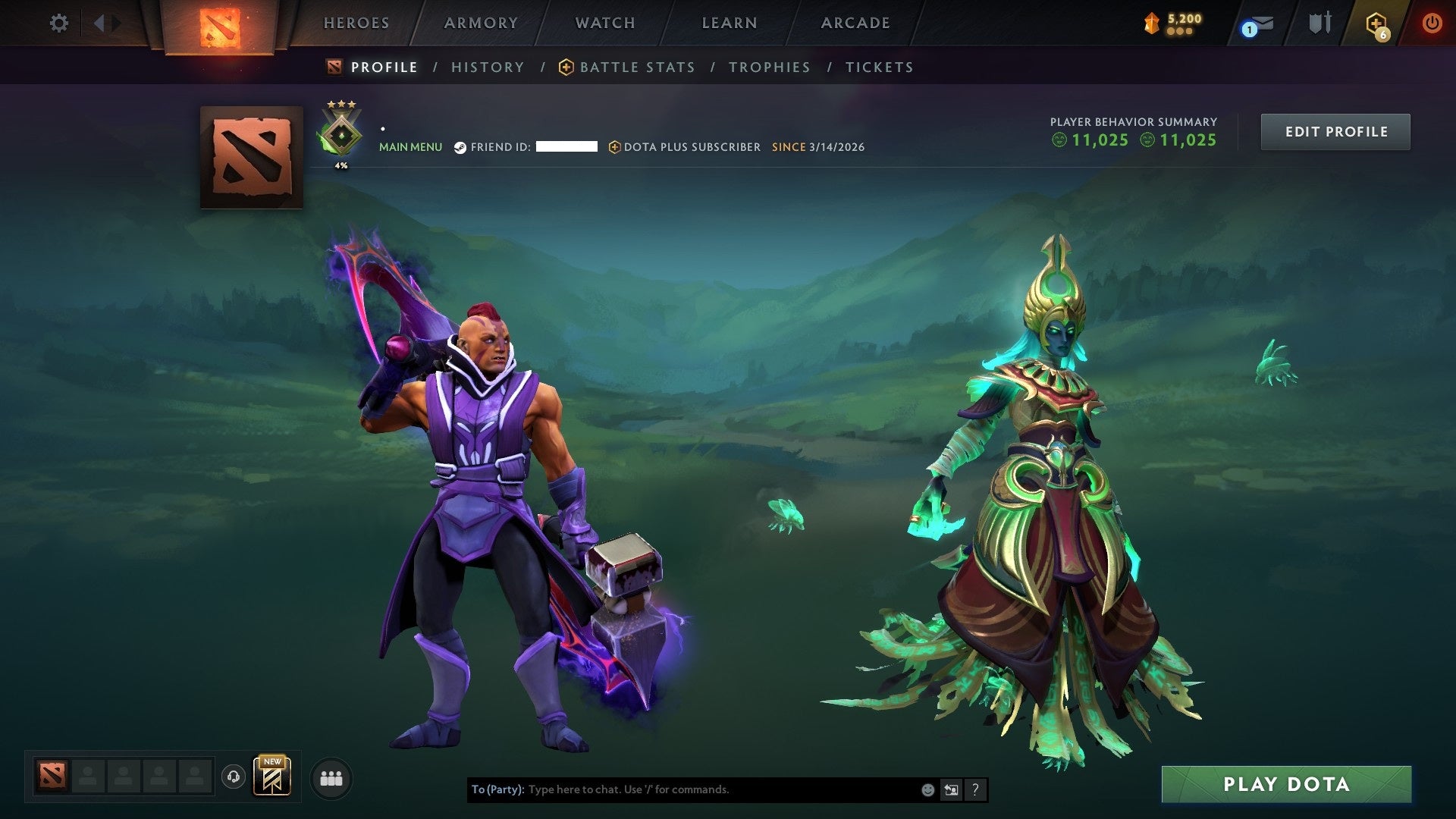Open the emoticon picker in chat bar
1456x819 pixels.
click(927, 789)
